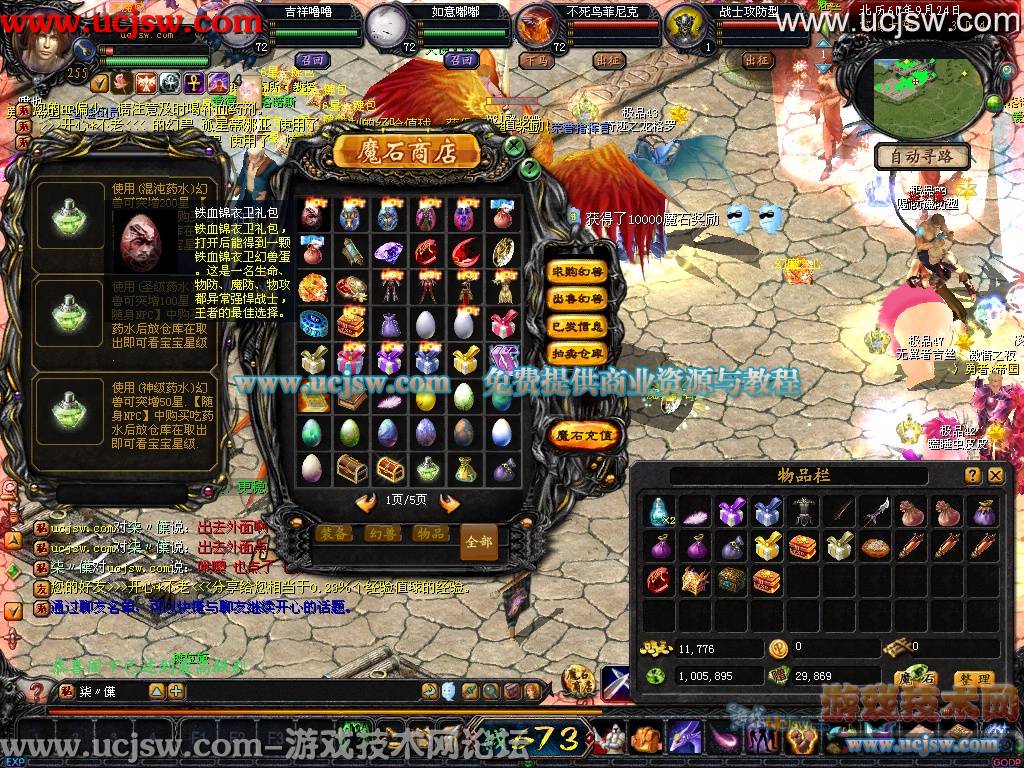Click the 出售幻兽 sell pet button
Screen dimensions: 1024x768
coord(578,298)
